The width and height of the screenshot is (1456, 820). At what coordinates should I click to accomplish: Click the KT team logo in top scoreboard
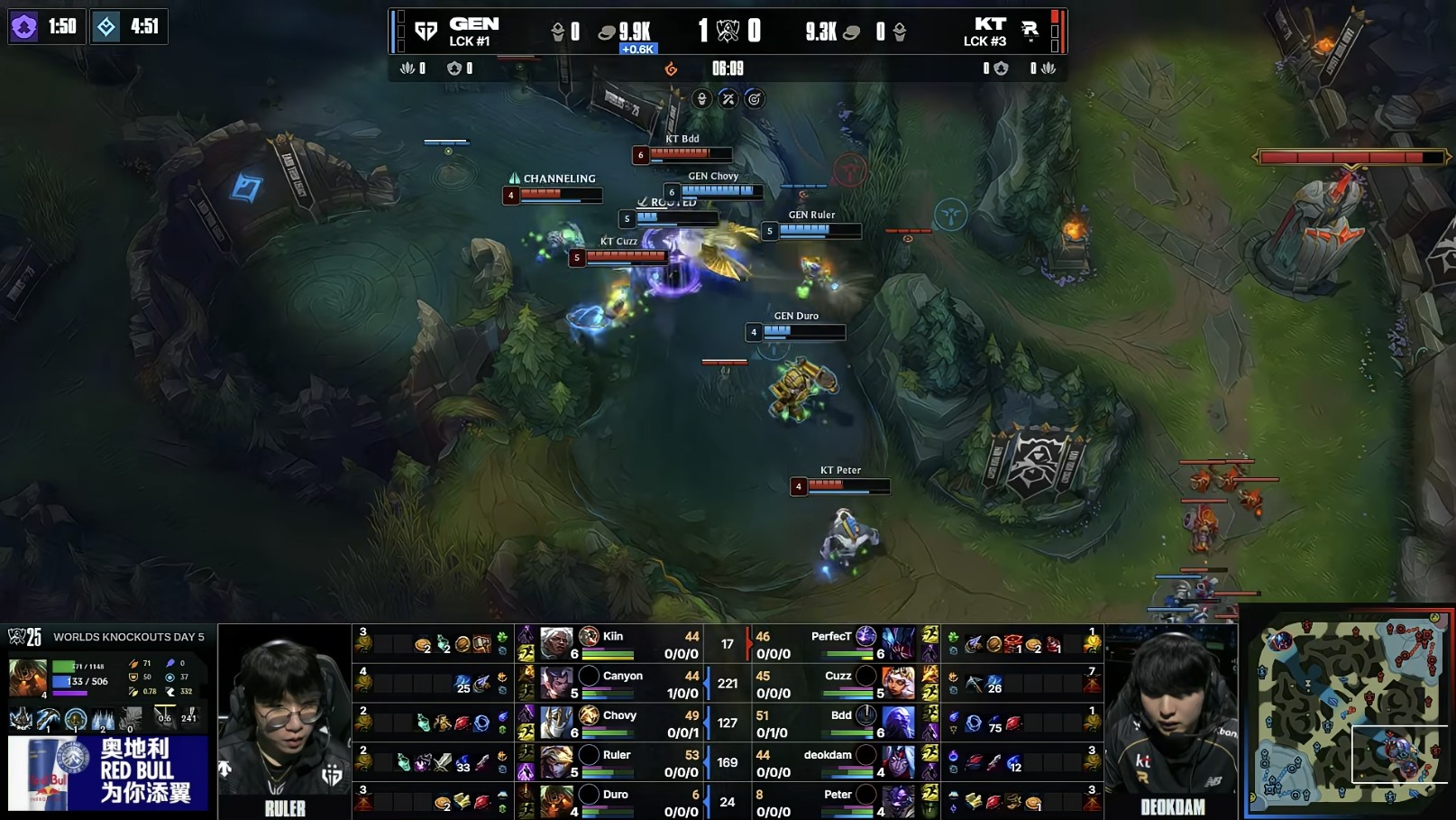tap(1029, 32)
